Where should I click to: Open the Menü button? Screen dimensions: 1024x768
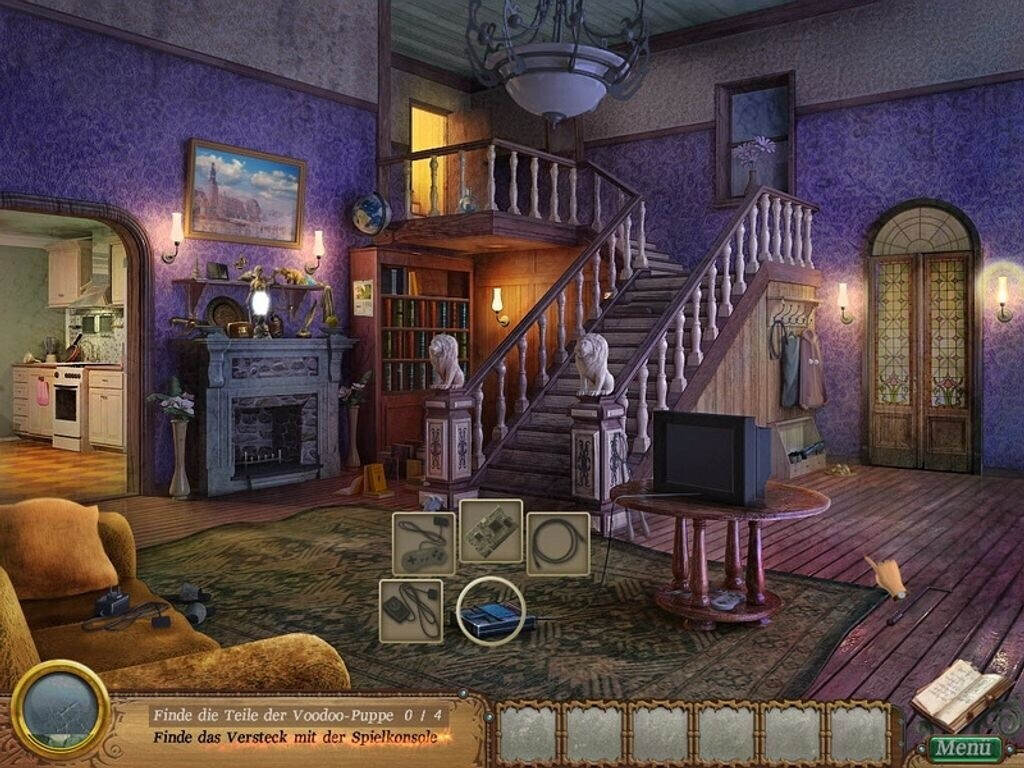click(964, 748)
